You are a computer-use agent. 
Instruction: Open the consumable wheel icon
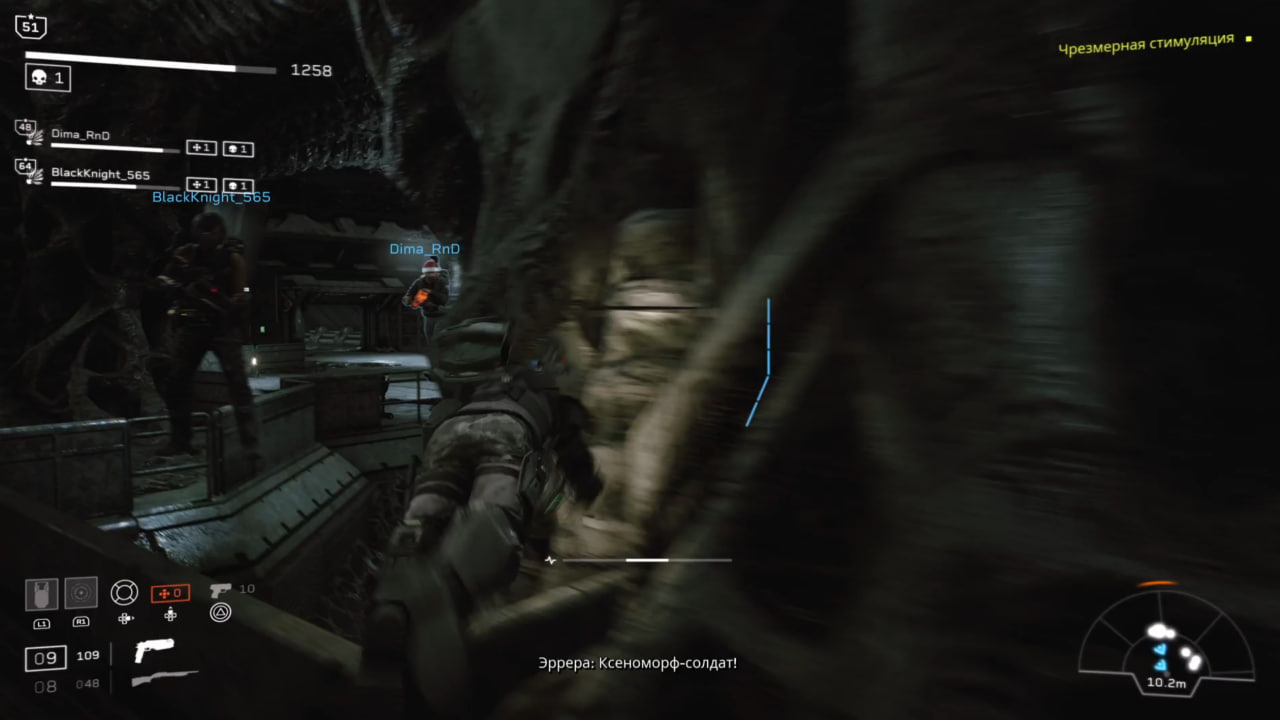tap(124, 592)
